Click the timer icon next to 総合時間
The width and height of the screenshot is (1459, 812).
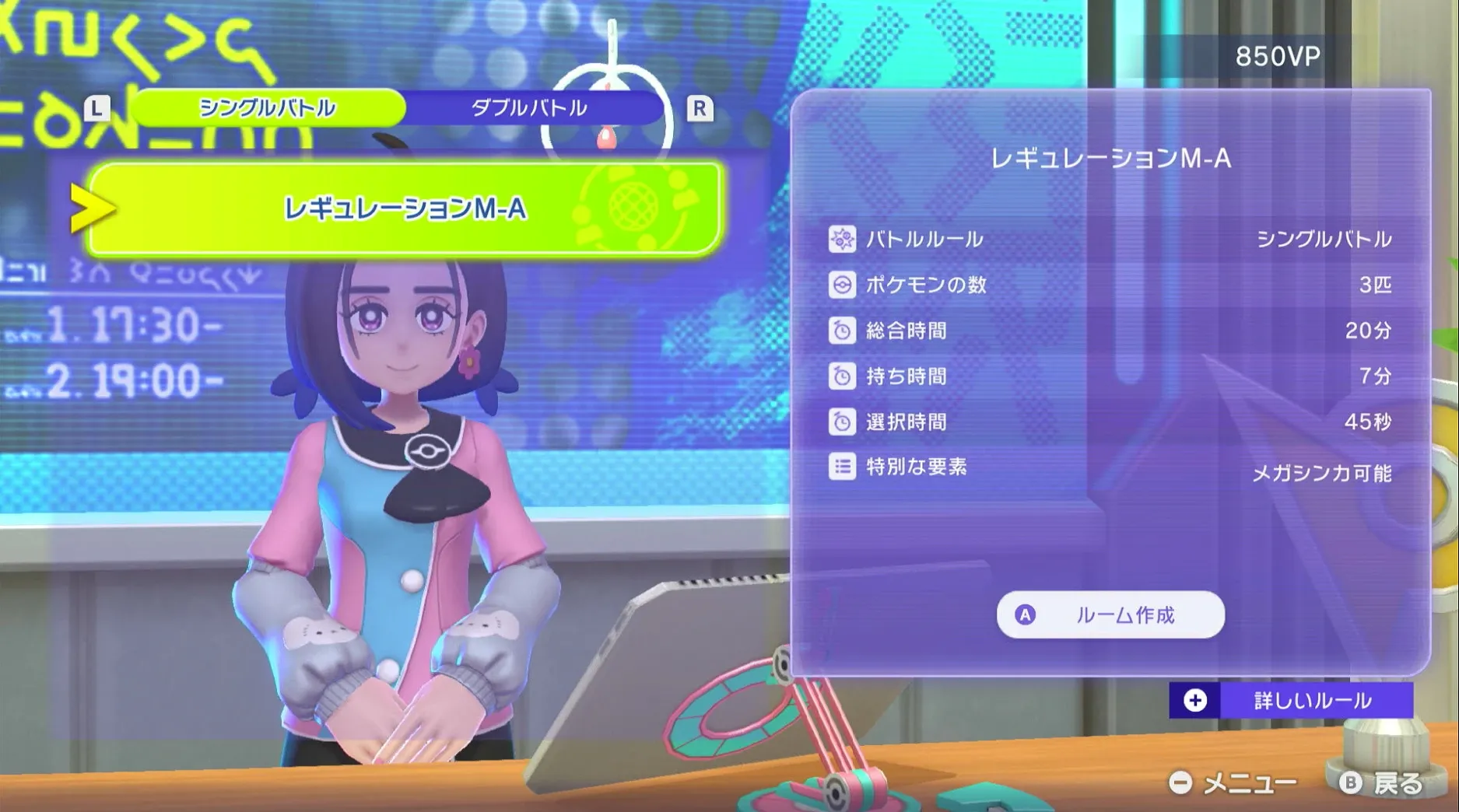pyautogui.click(x=843, y=331)
